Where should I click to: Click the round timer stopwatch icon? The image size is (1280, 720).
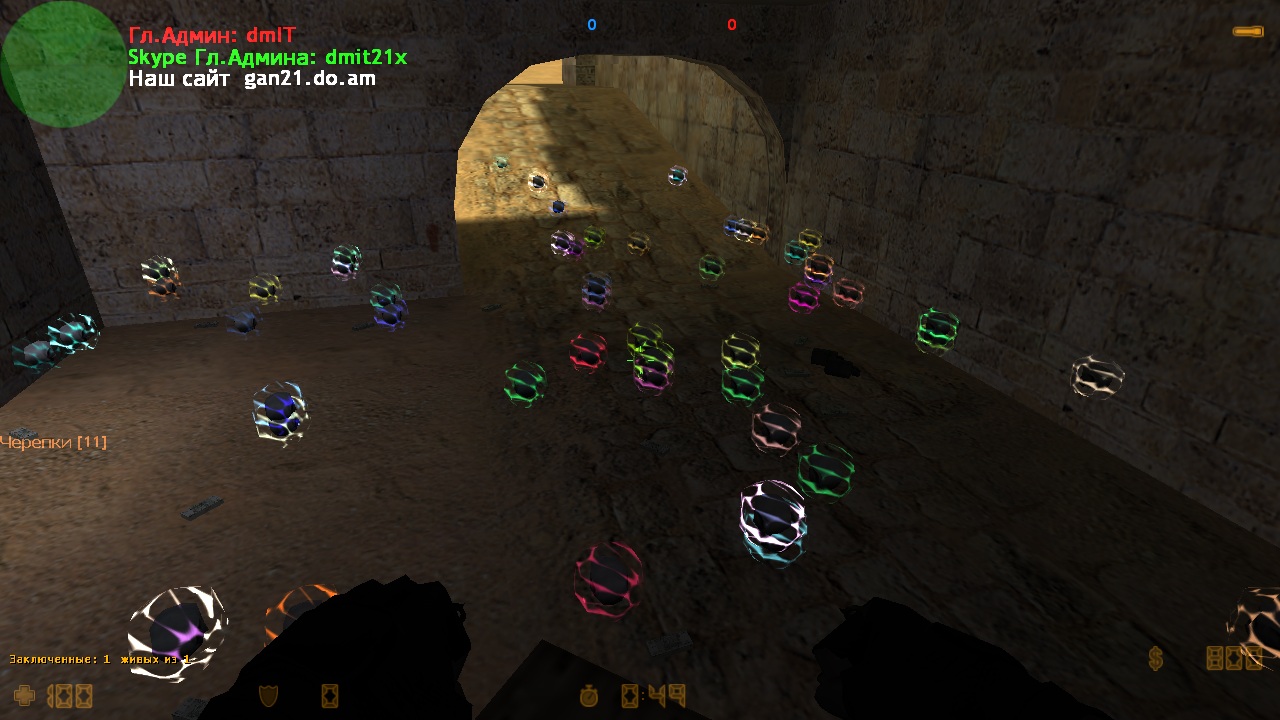pos(591,694)
